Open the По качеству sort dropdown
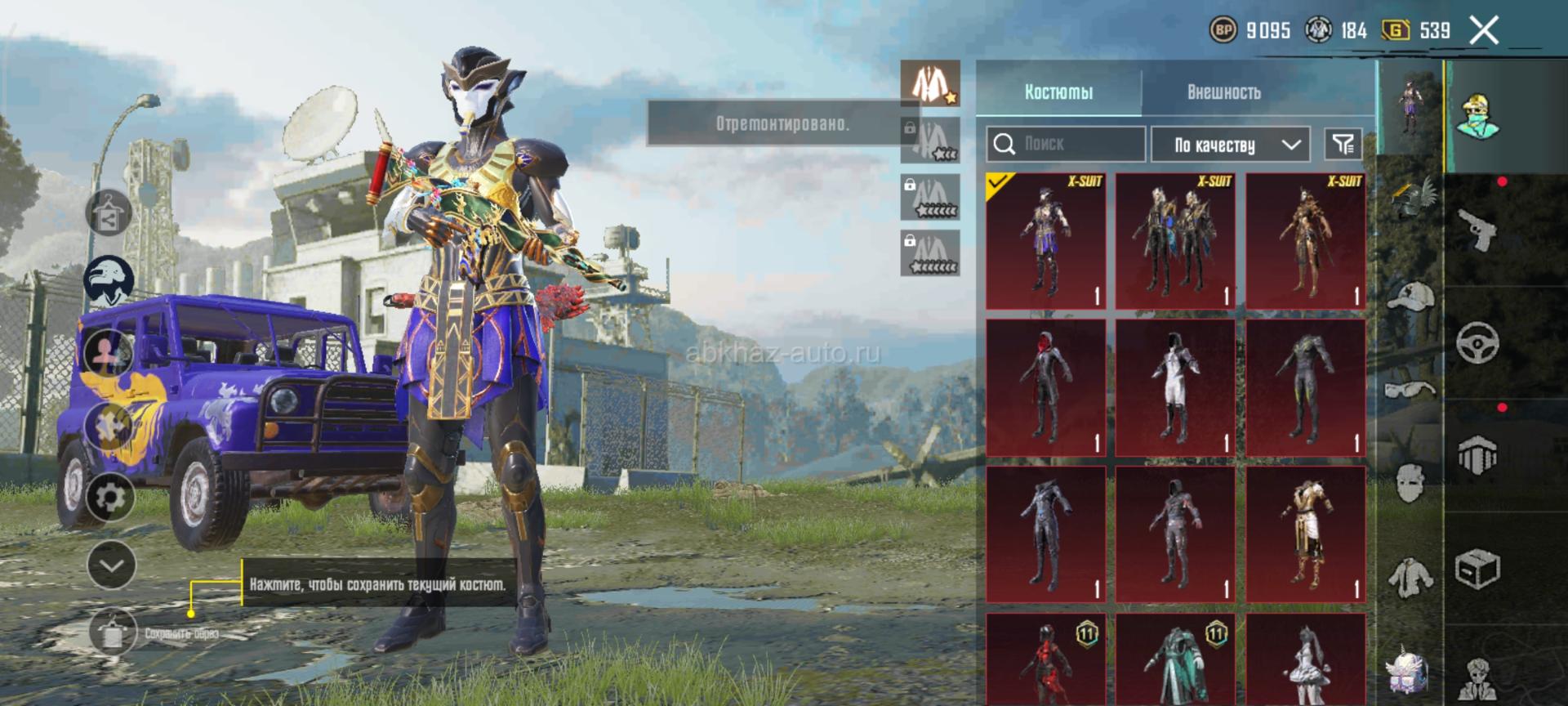This screenshot has width=1568, height=706. tap(1230, 145)
